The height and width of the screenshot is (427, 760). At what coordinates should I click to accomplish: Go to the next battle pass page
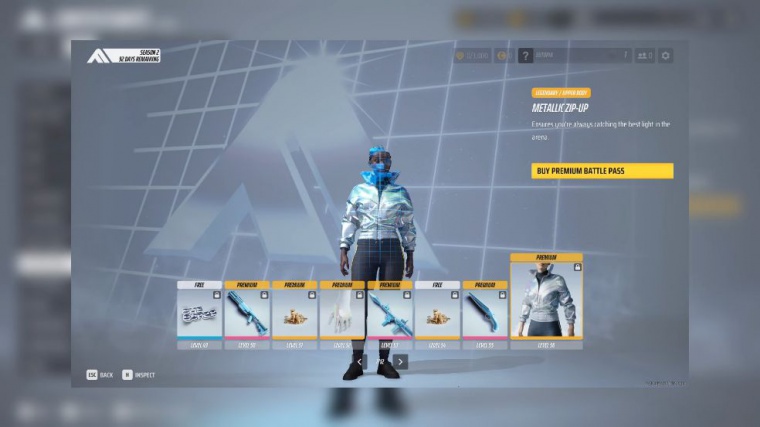click(400, 362)
